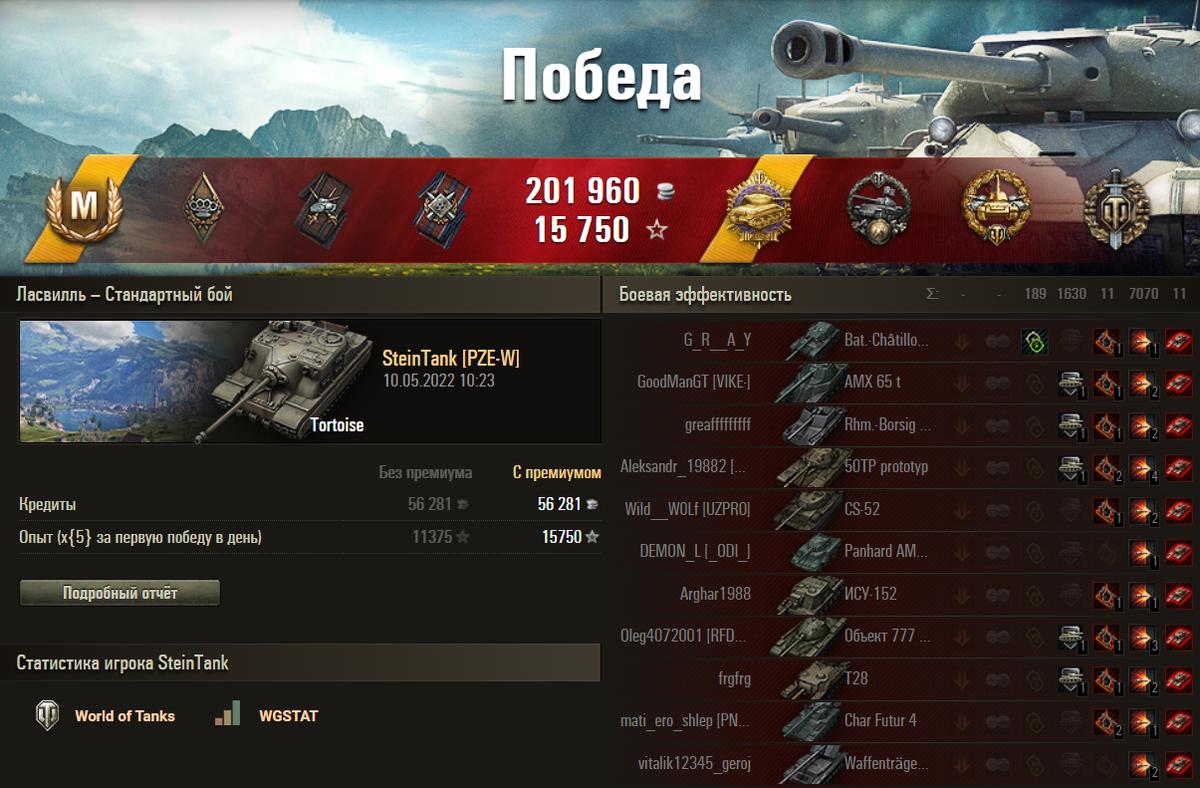Select the Tortoise tank battle thumbnail
Screen dimensions: 1200x788
pos(310,381)
